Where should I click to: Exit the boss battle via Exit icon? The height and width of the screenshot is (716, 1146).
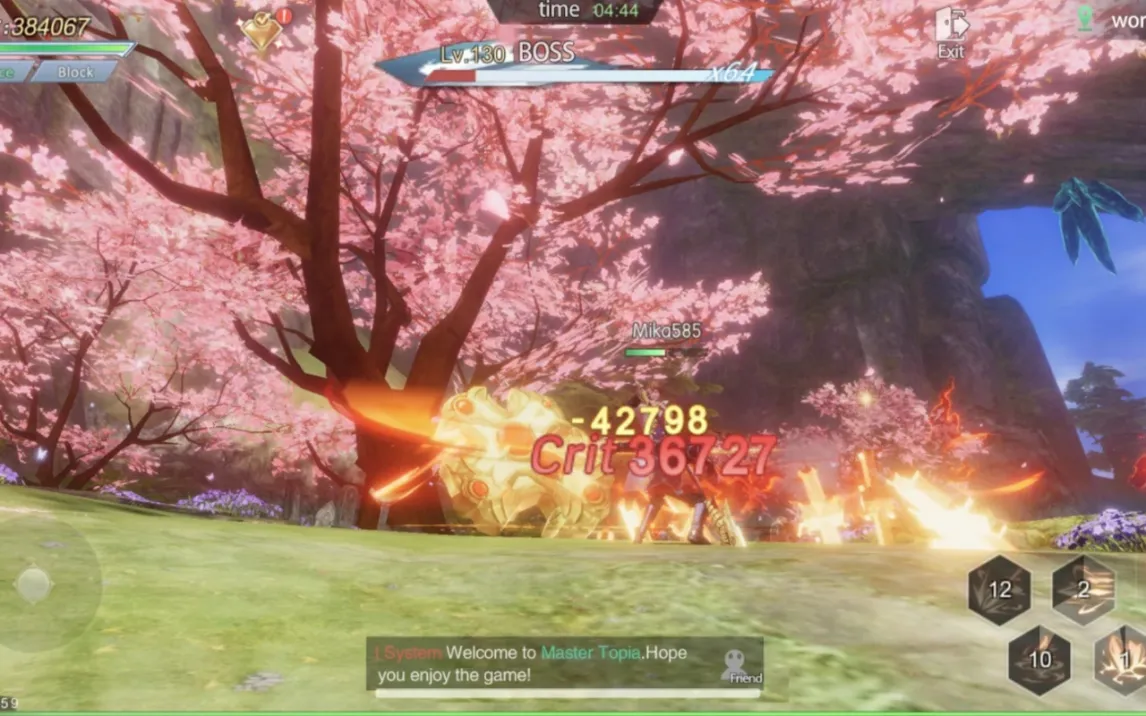[951, 31]
